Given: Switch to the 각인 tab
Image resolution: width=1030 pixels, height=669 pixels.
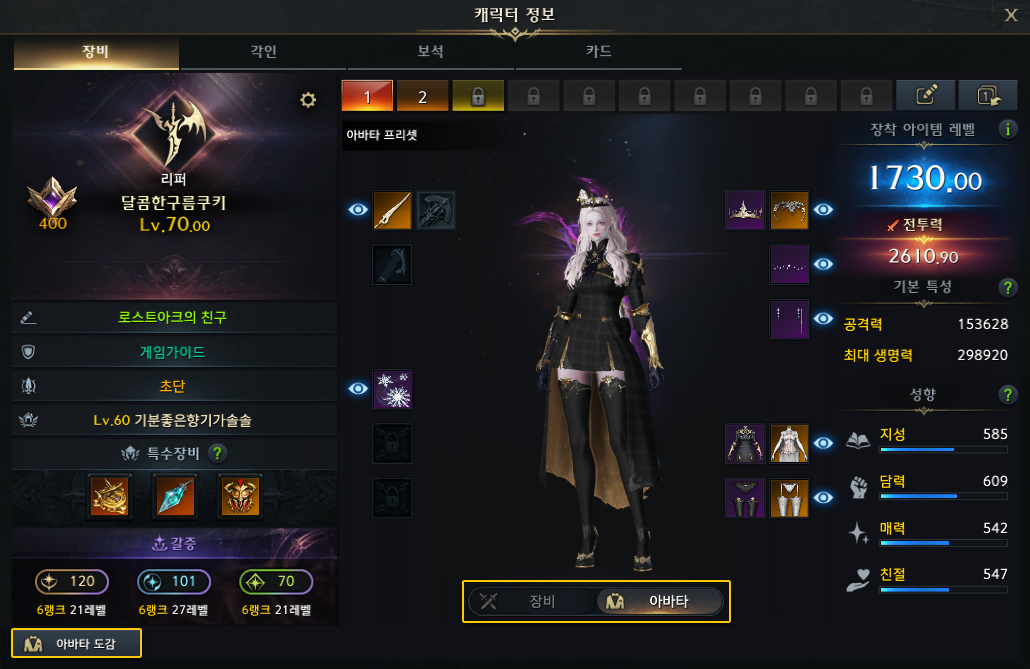Looking at the screenshot, I should coord(264,52).
